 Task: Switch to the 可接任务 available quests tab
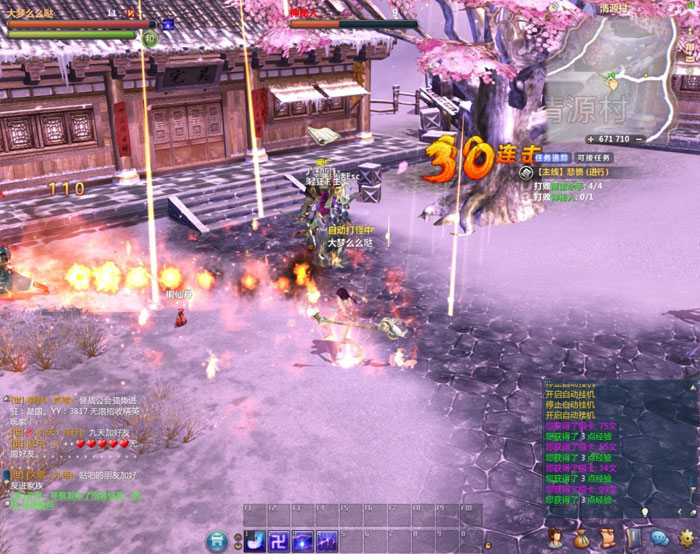[x=593, y=157]
